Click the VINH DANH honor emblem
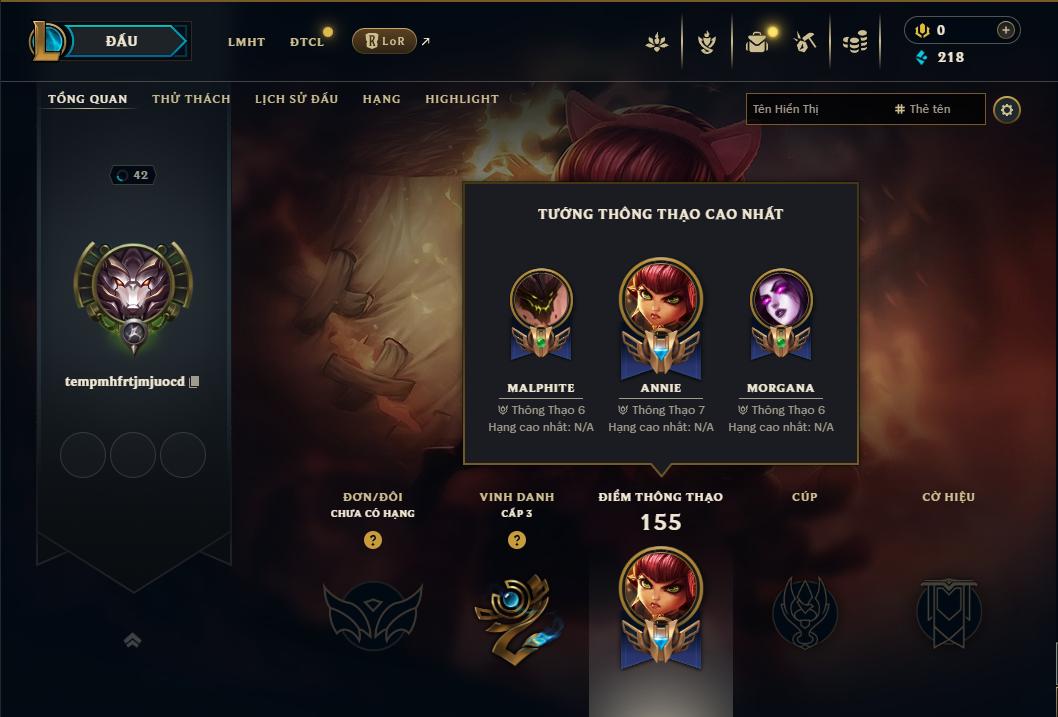The height and width of the screenshot is (717, 1058). coord(516,613)
